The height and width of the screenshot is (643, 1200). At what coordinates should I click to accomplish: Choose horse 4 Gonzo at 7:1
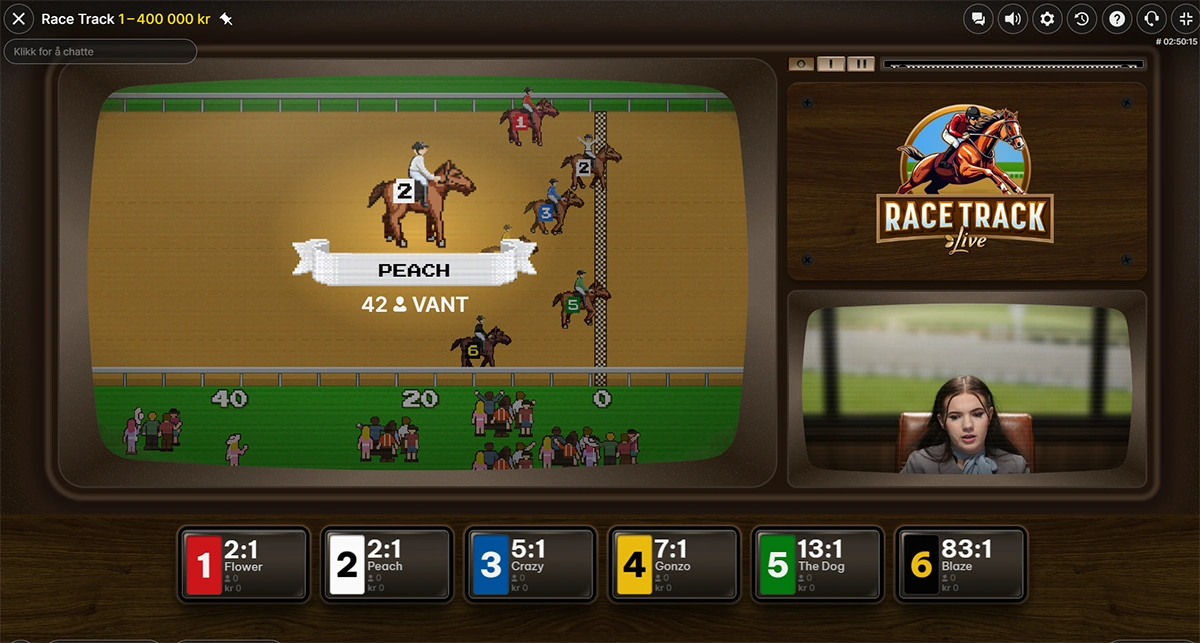click(675, 565)
